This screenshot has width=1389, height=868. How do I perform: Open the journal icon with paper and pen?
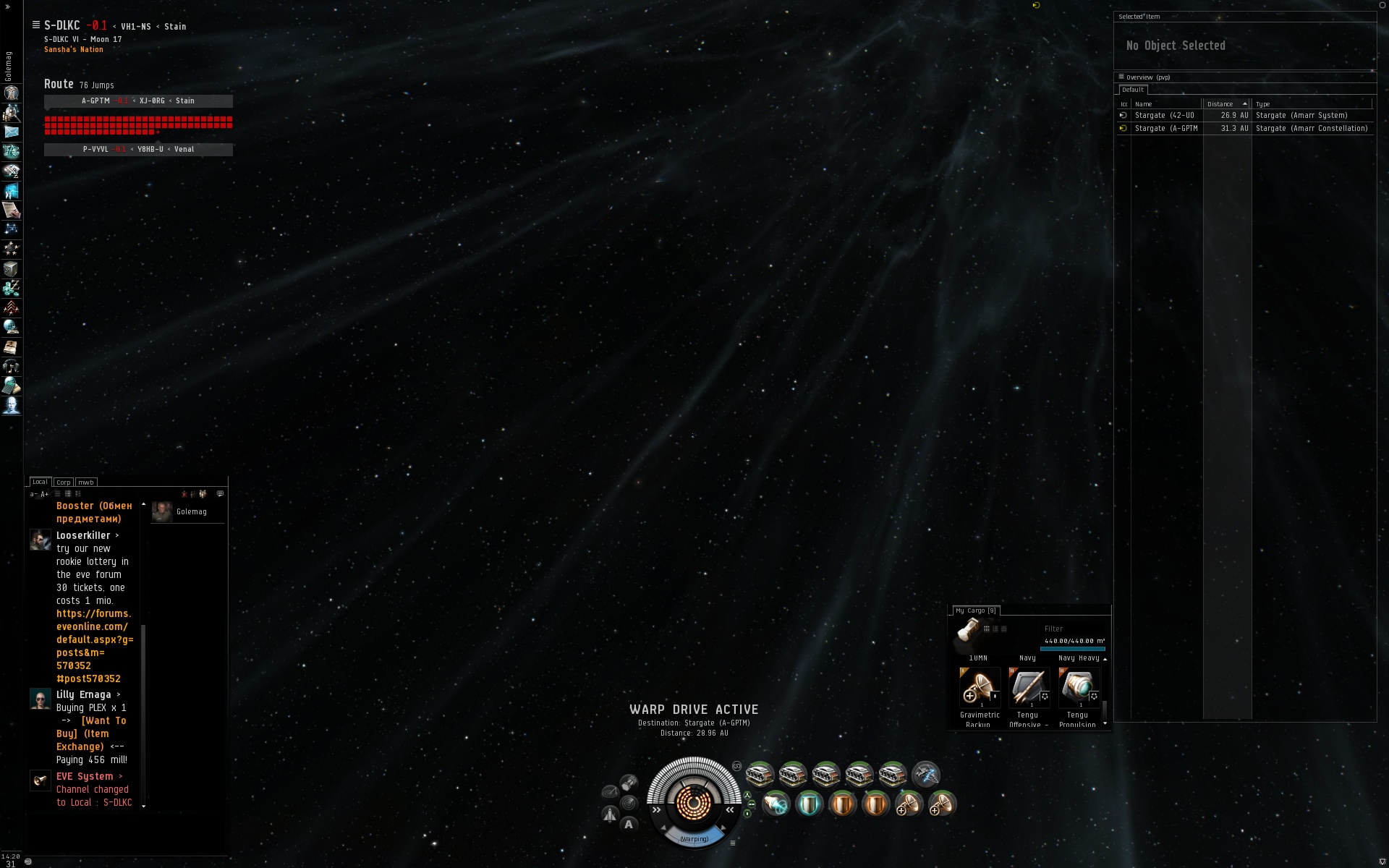[x=12, y=210]
